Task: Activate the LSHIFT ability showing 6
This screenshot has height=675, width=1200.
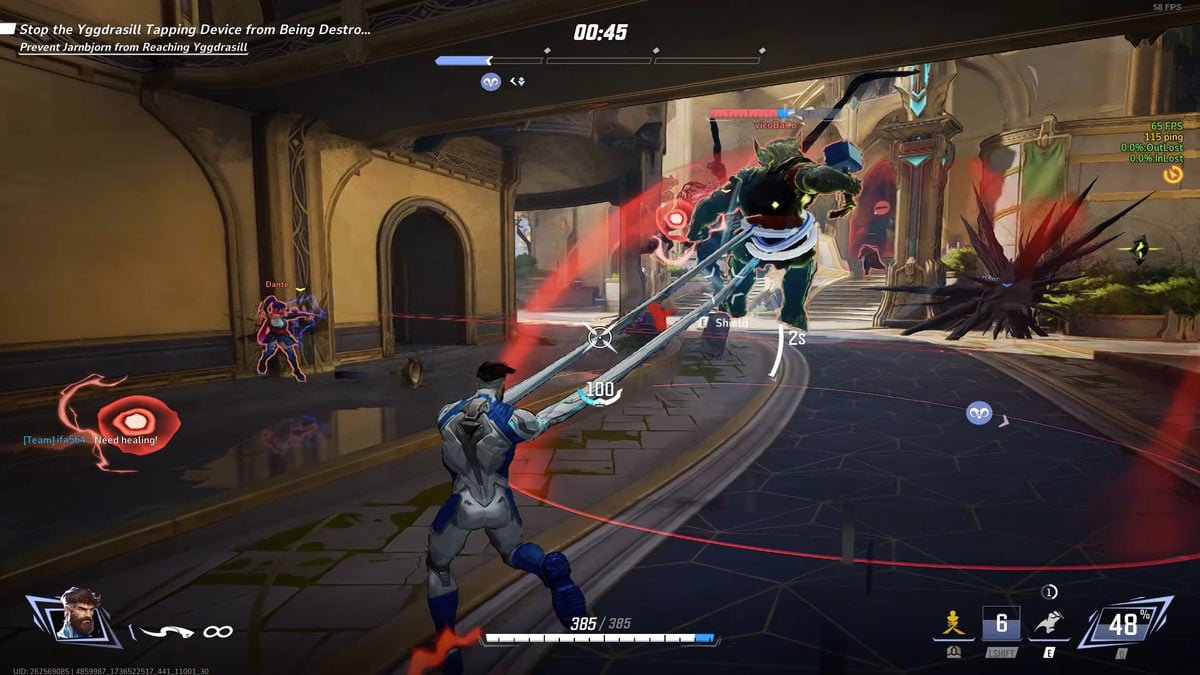Action: pyautogui.click(x=1001, y=622)
